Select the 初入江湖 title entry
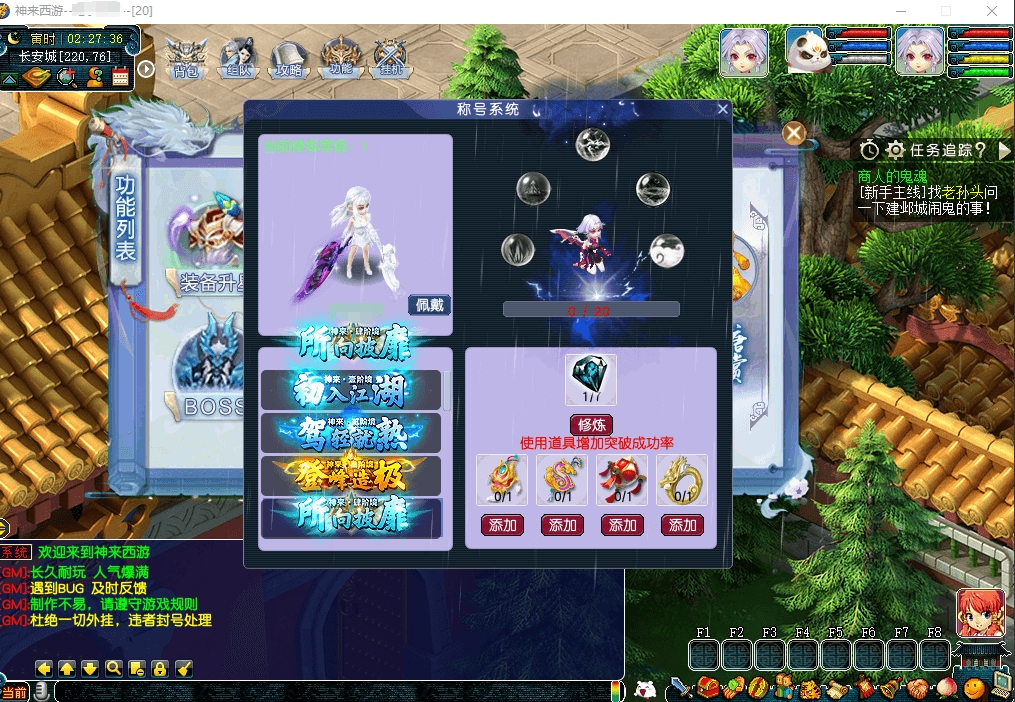The width and height of the screenshot is (1015, 702). 351,390
